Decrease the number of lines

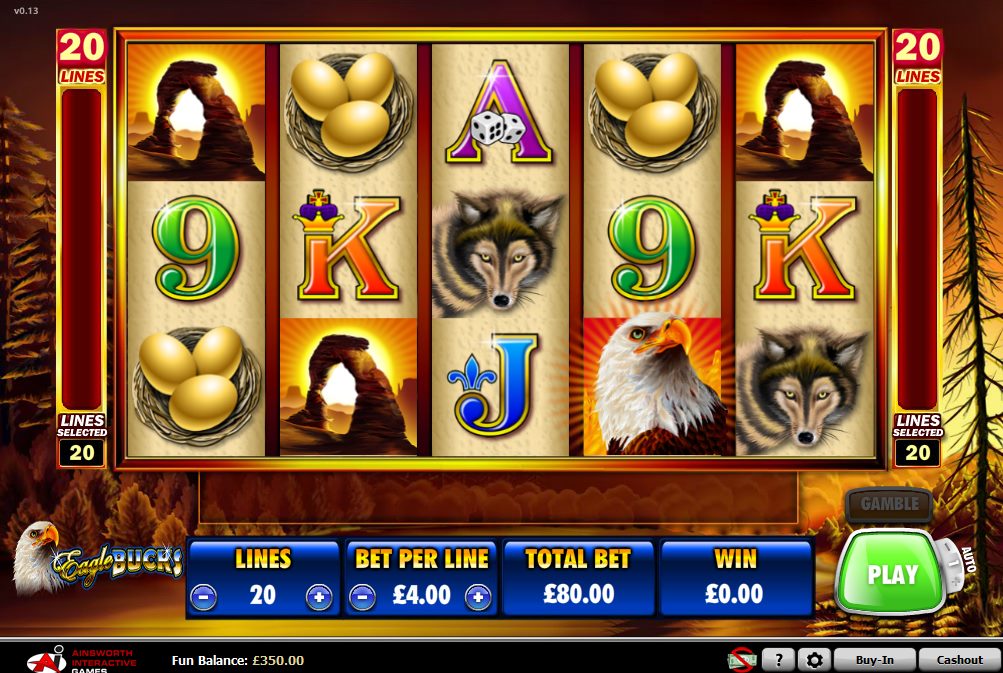[203, 597]
